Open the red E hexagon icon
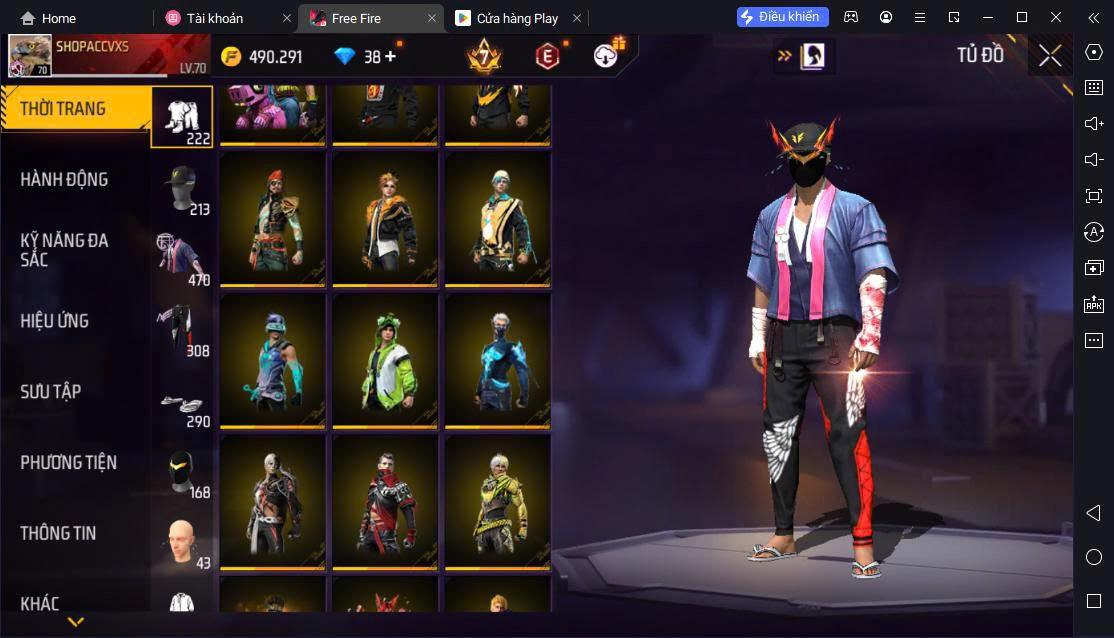 pyautogui.click(x=547, y=57)
